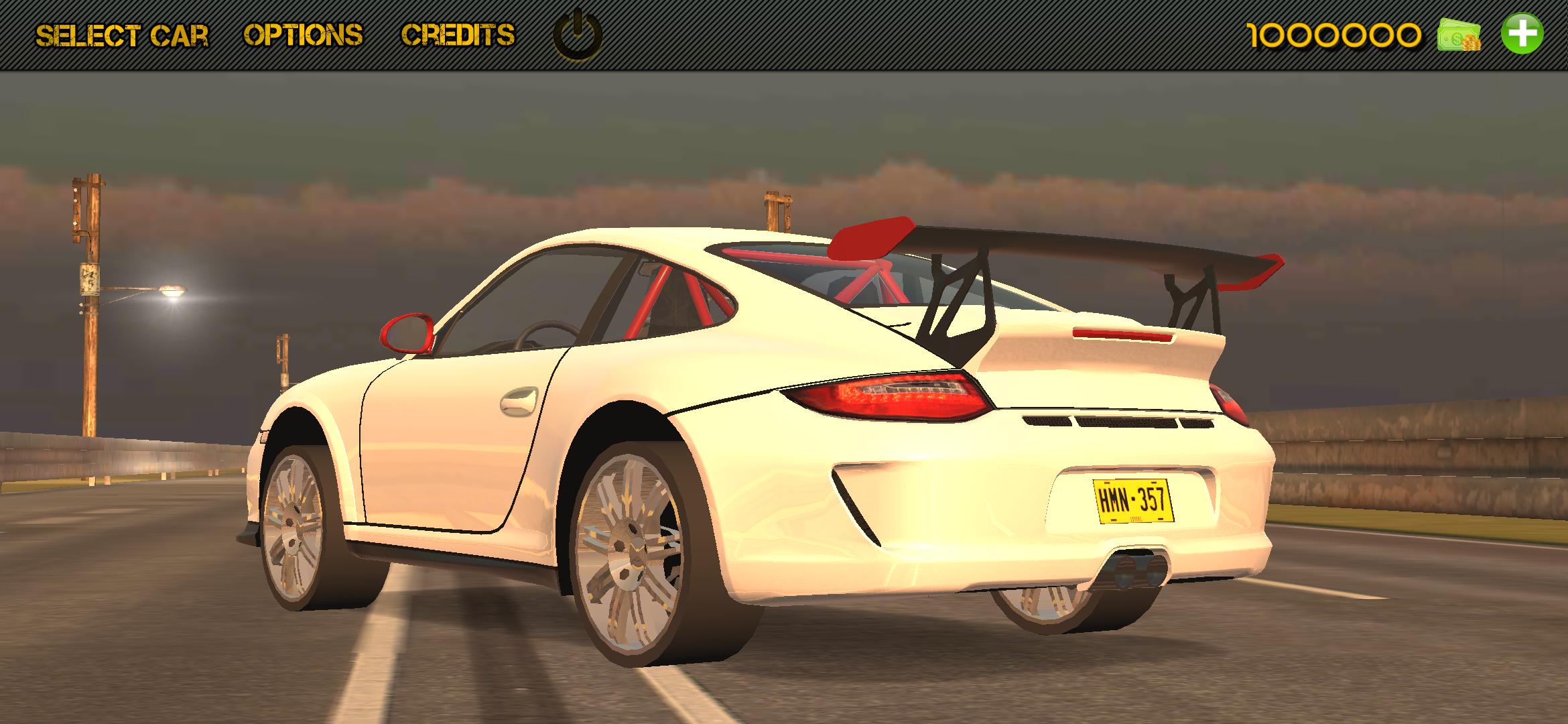Open the Select Car menu

122,35
